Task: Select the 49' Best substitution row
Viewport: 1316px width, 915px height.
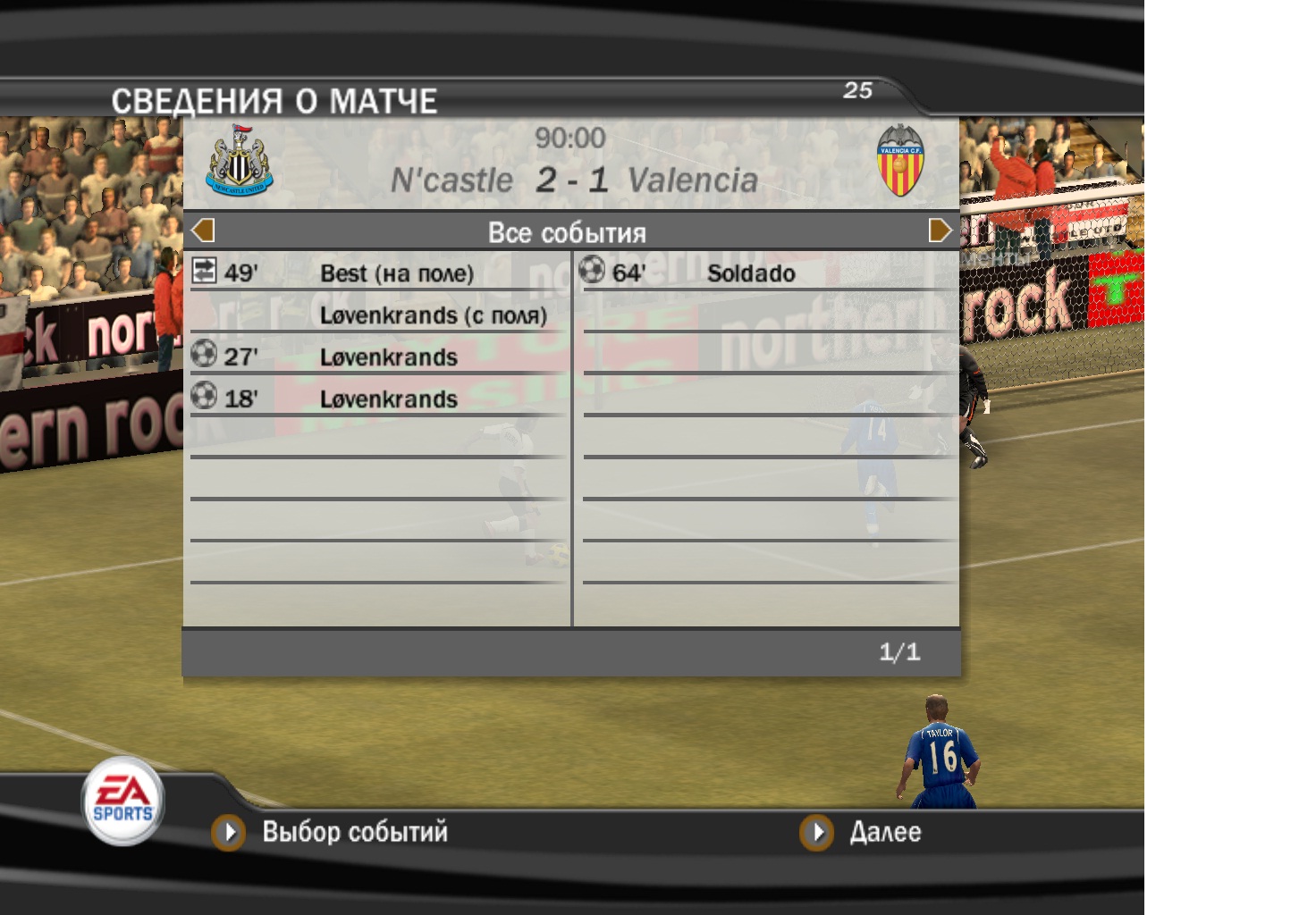Action: click(x=377, y=273)
